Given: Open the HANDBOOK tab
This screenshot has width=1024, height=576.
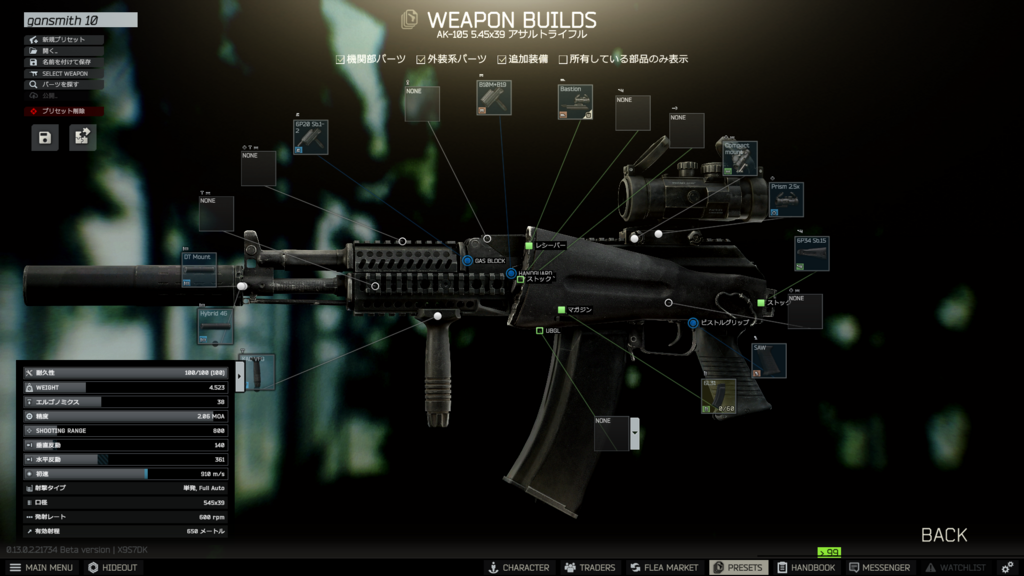Looking at the screenshot, I should point(806,567).
